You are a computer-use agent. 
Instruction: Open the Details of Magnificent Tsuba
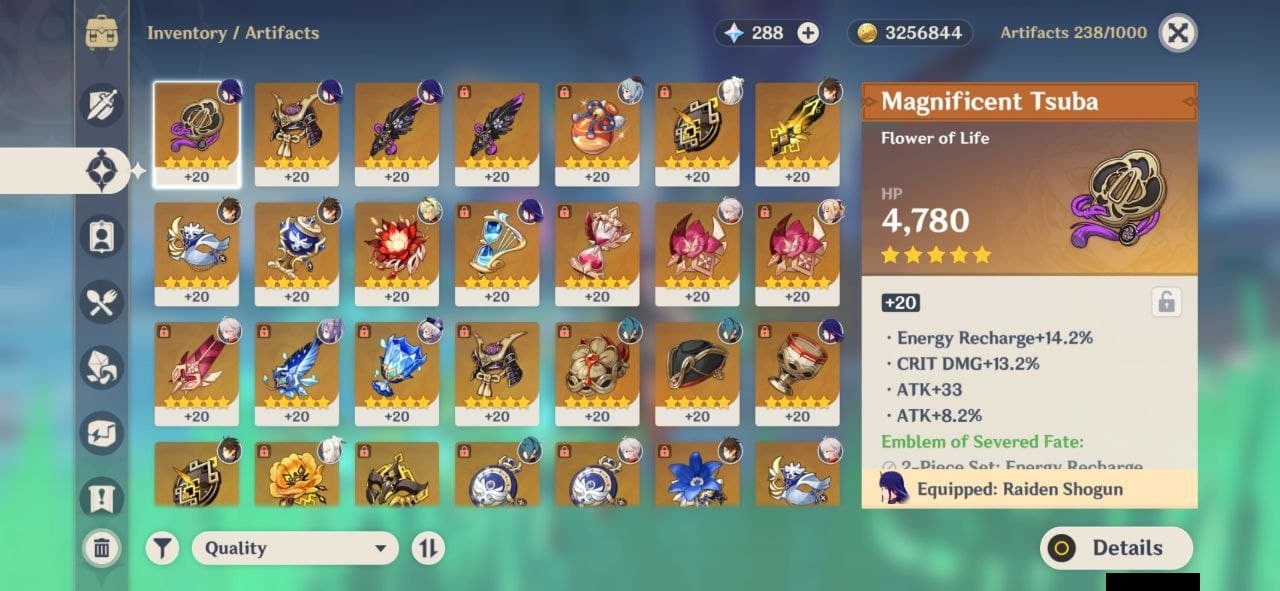1116,548
